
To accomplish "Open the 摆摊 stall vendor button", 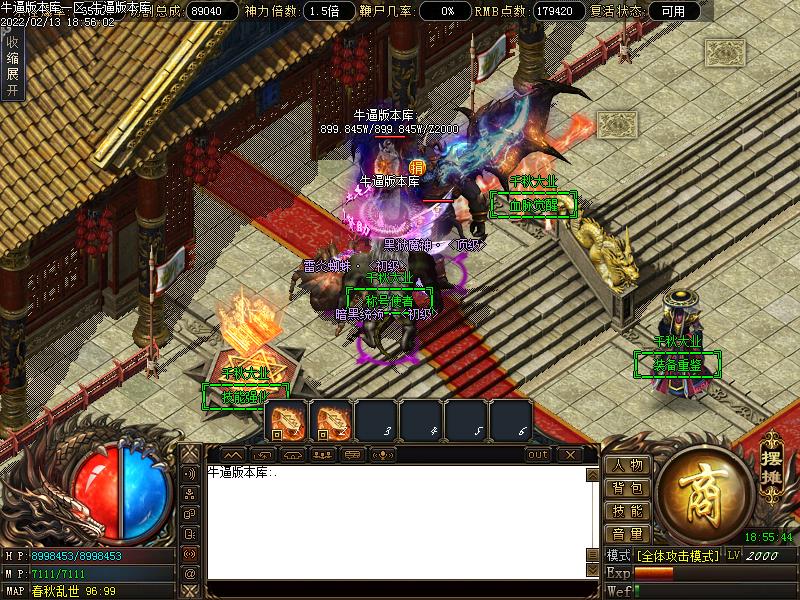I will [x=770, y=457].
